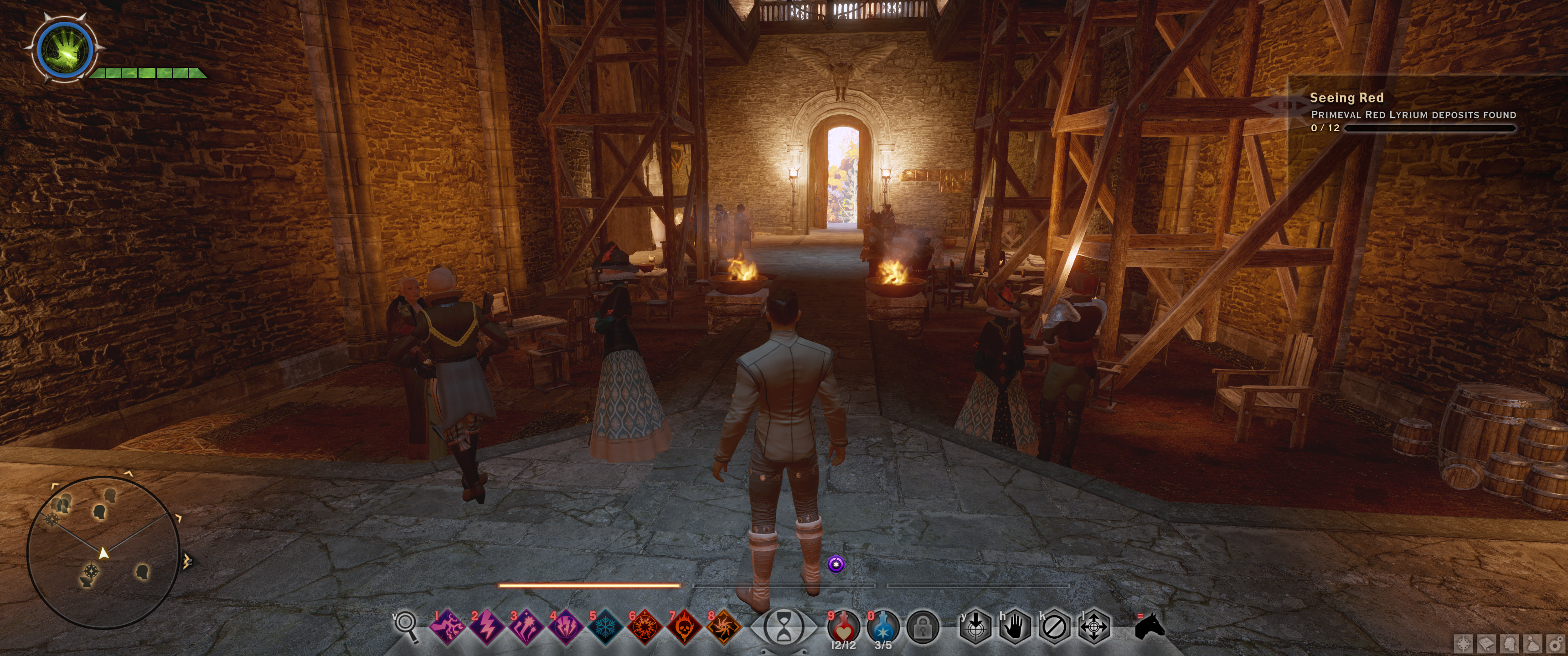Open the hourglass eye tactical view
Image resolution: width=1568 pixels, height=656 pixels.
click(x=784, y=627)
